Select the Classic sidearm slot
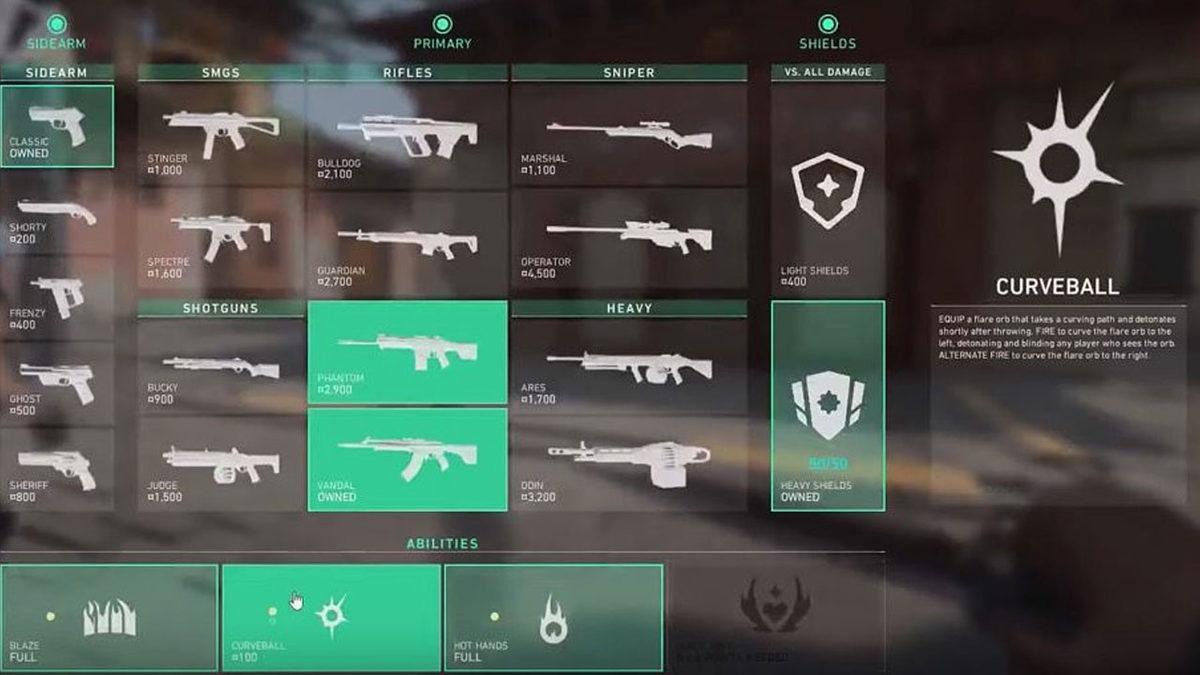Image resolution: width=1200 pixels, height=675 pixels. (x=57, y=126)
